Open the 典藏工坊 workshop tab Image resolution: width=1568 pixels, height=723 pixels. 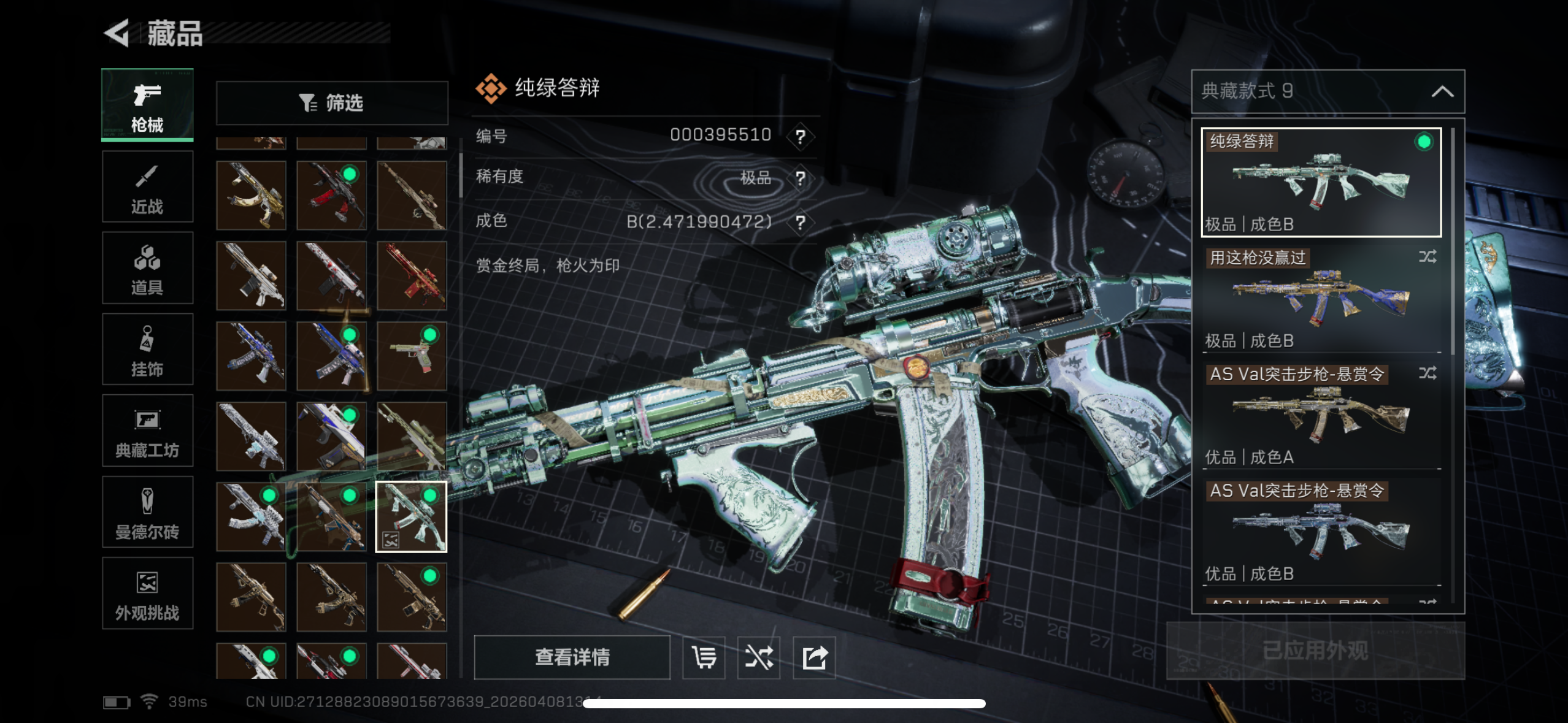click(x=147, y=431)
